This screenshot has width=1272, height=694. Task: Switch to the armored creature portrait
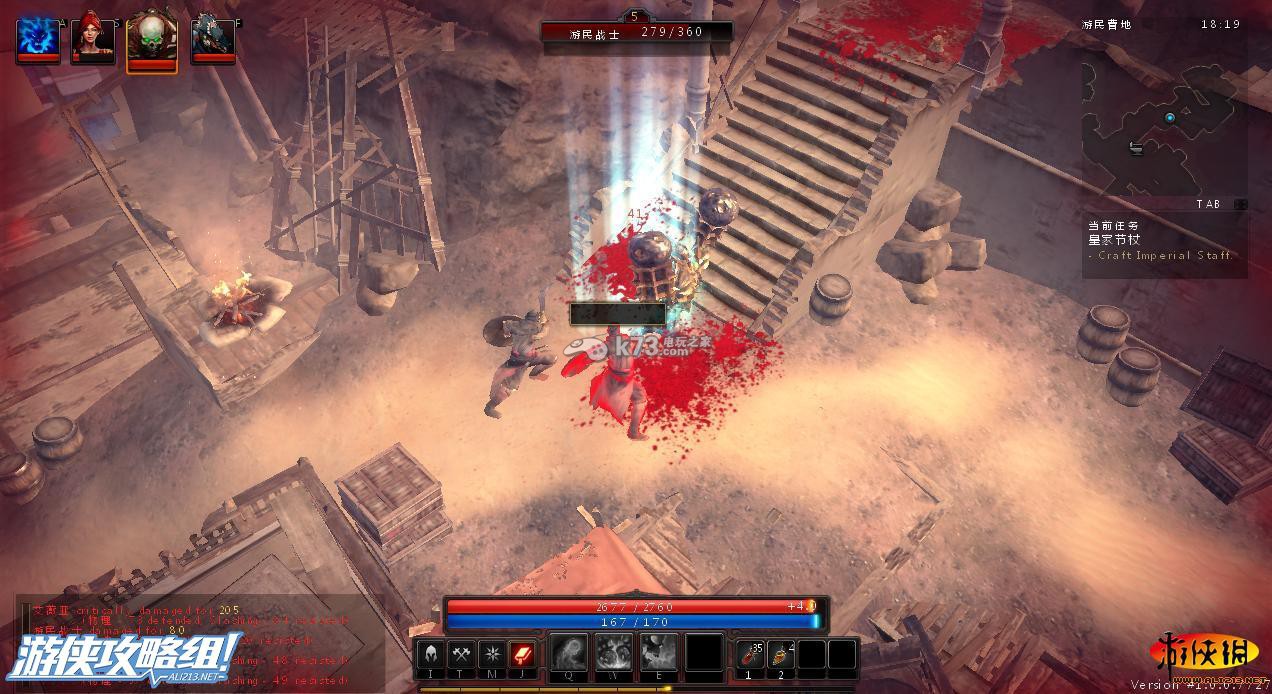(x=212, y=39)
